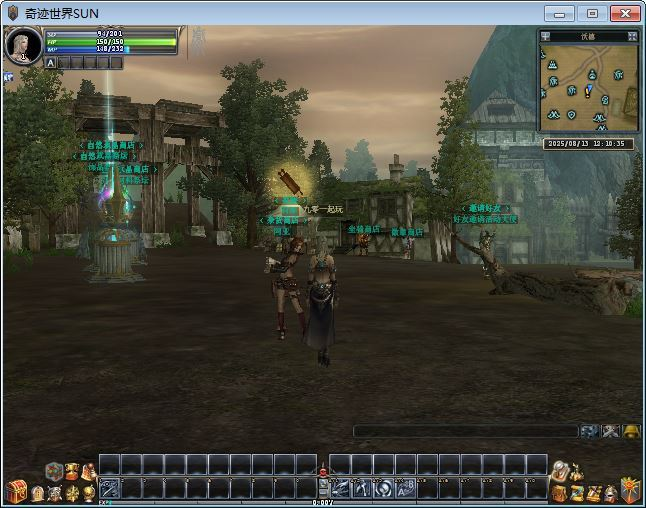
Task: Open the sun-emblem shield menu
Action: pos(629,490)
